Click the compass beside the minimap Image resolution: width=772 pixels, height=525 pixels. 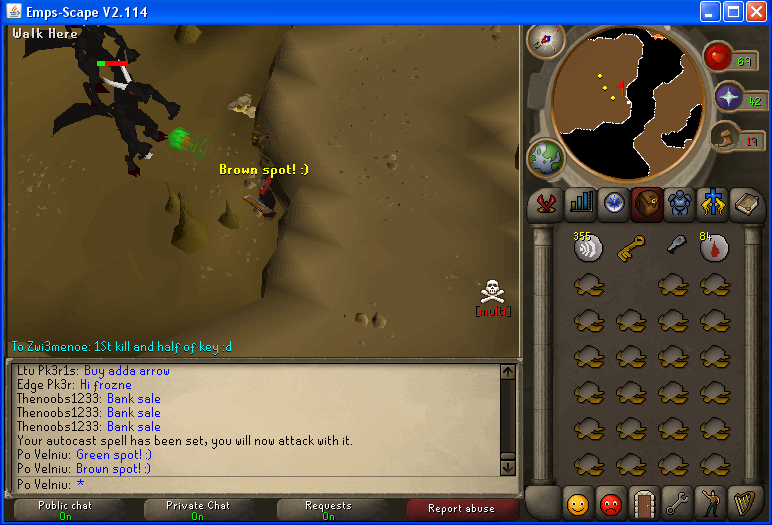coord(546,42)
